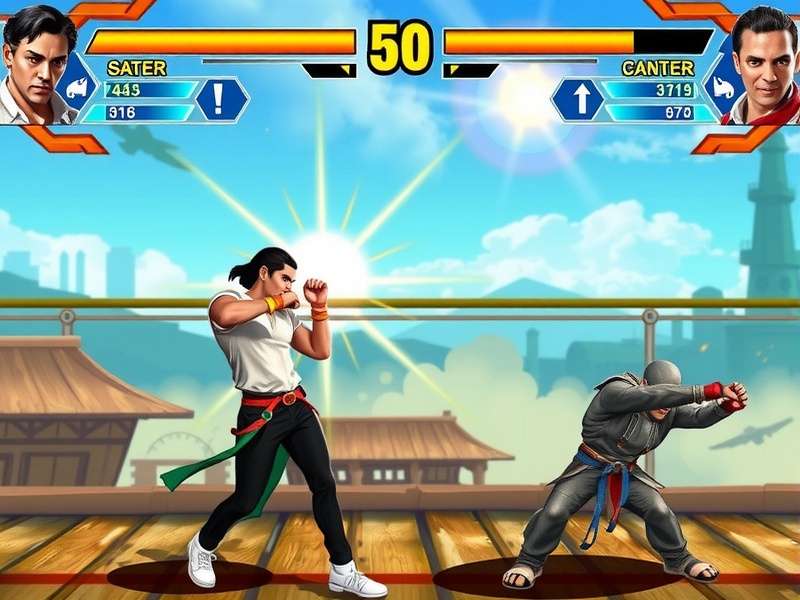Viewport: 800px width, 600px height.
Task: Activate the up arrow hexagon icon
Action: [x=578, y=99]
